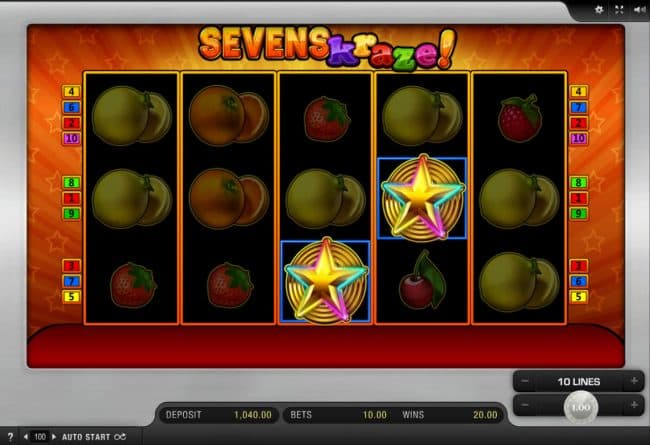The height and width of the screenshot is (445, 650).
Task: Increase the auto start spin count arrow
Action: tap(54, 437)
